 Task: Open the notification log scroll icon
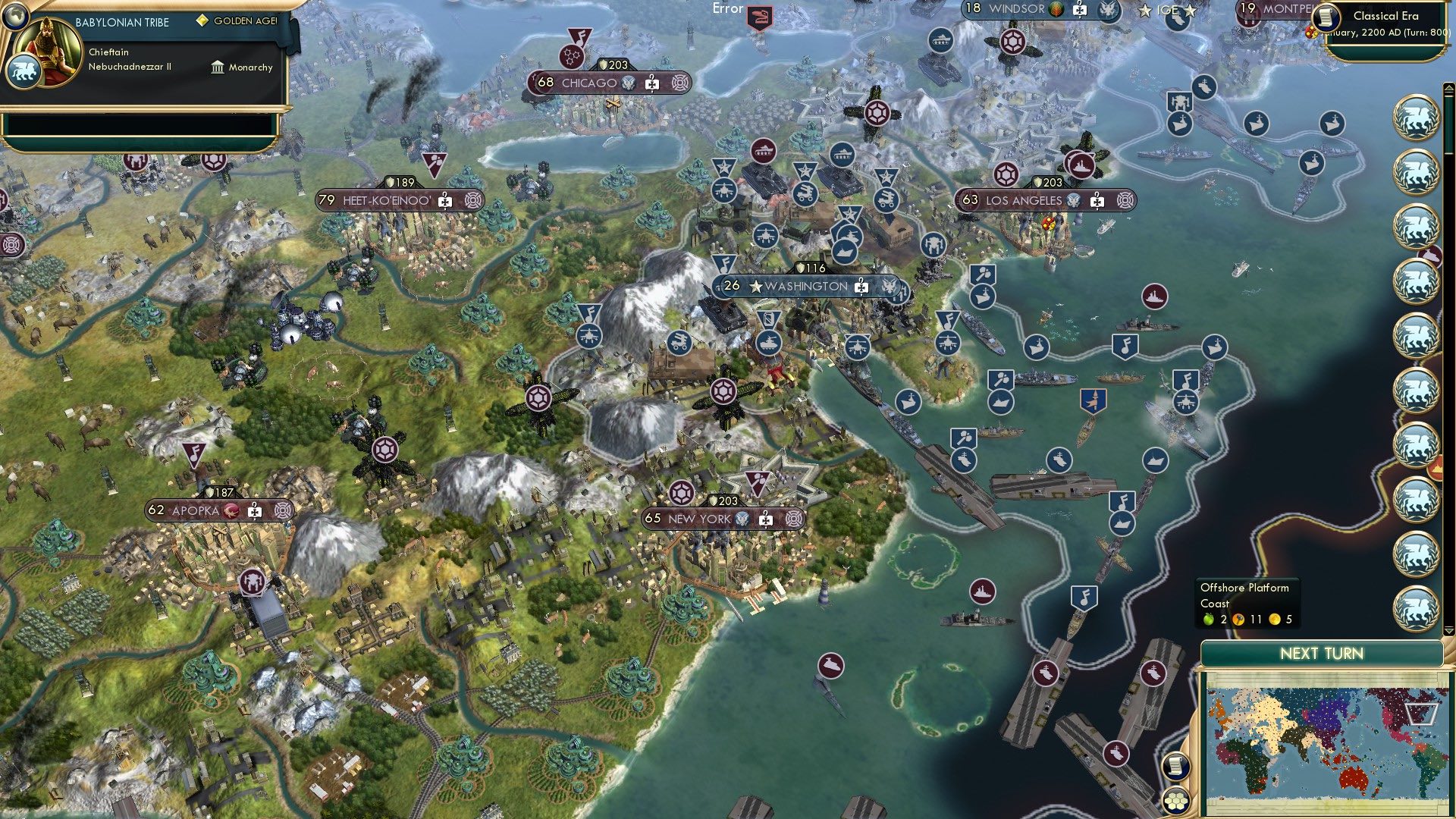1176,767
